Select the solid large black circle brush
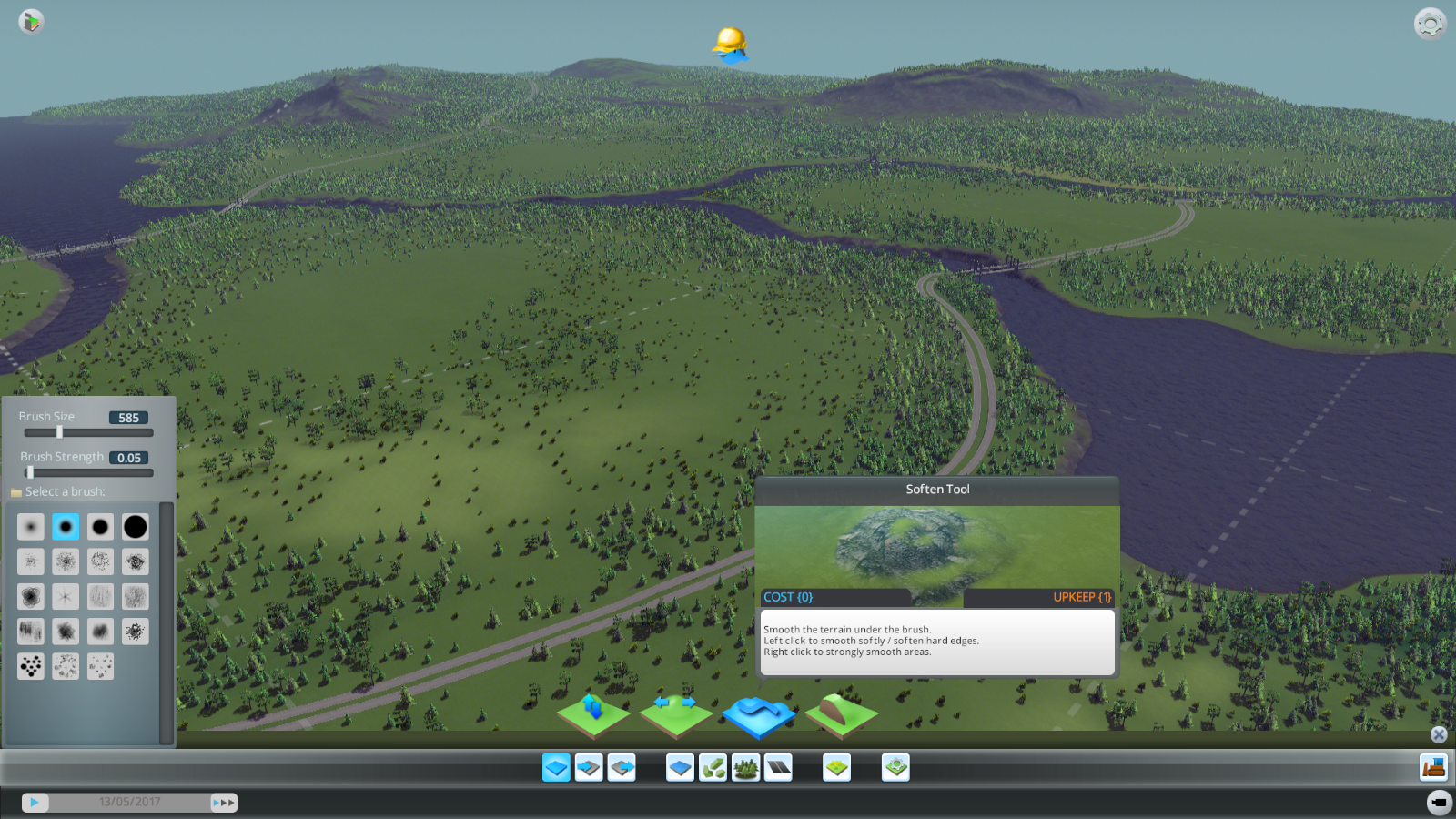The width and height of the screenshot is (1456, 819). pyautogui.click(x=135, y=527)
